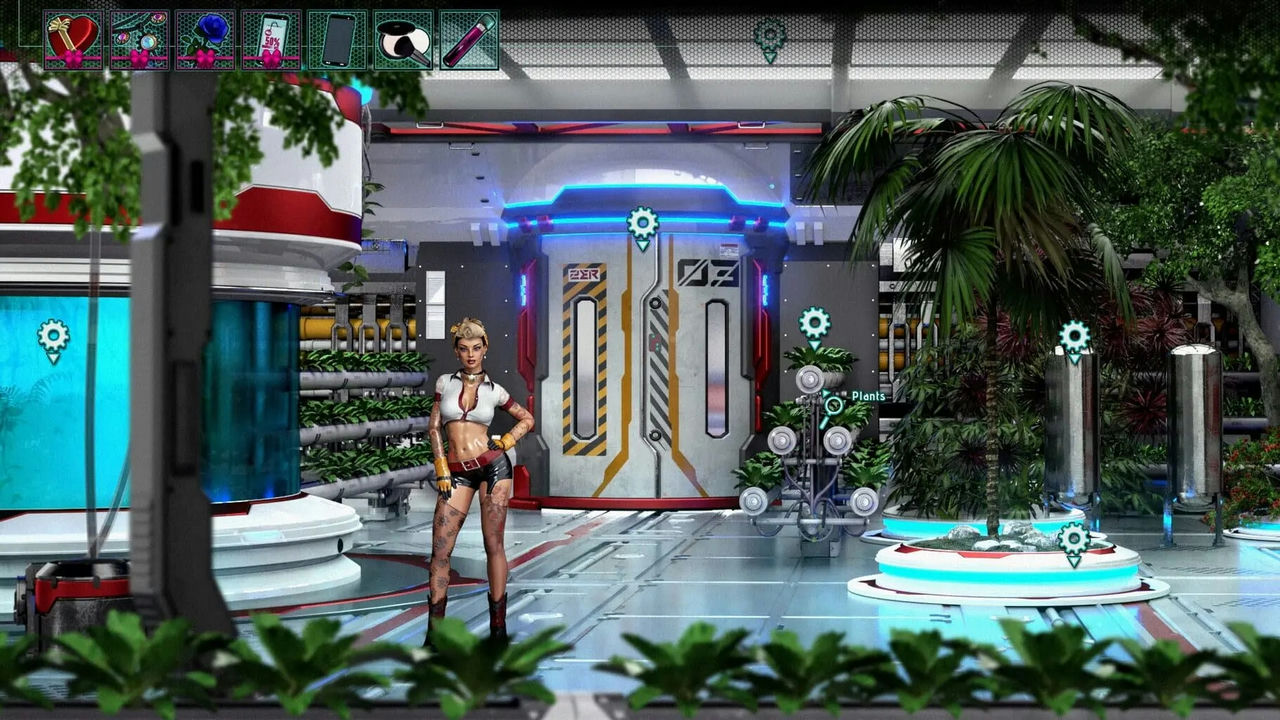Choose the jeweled necklace gift item
This screenshot has height=720, width=1280.
point(139,40)
